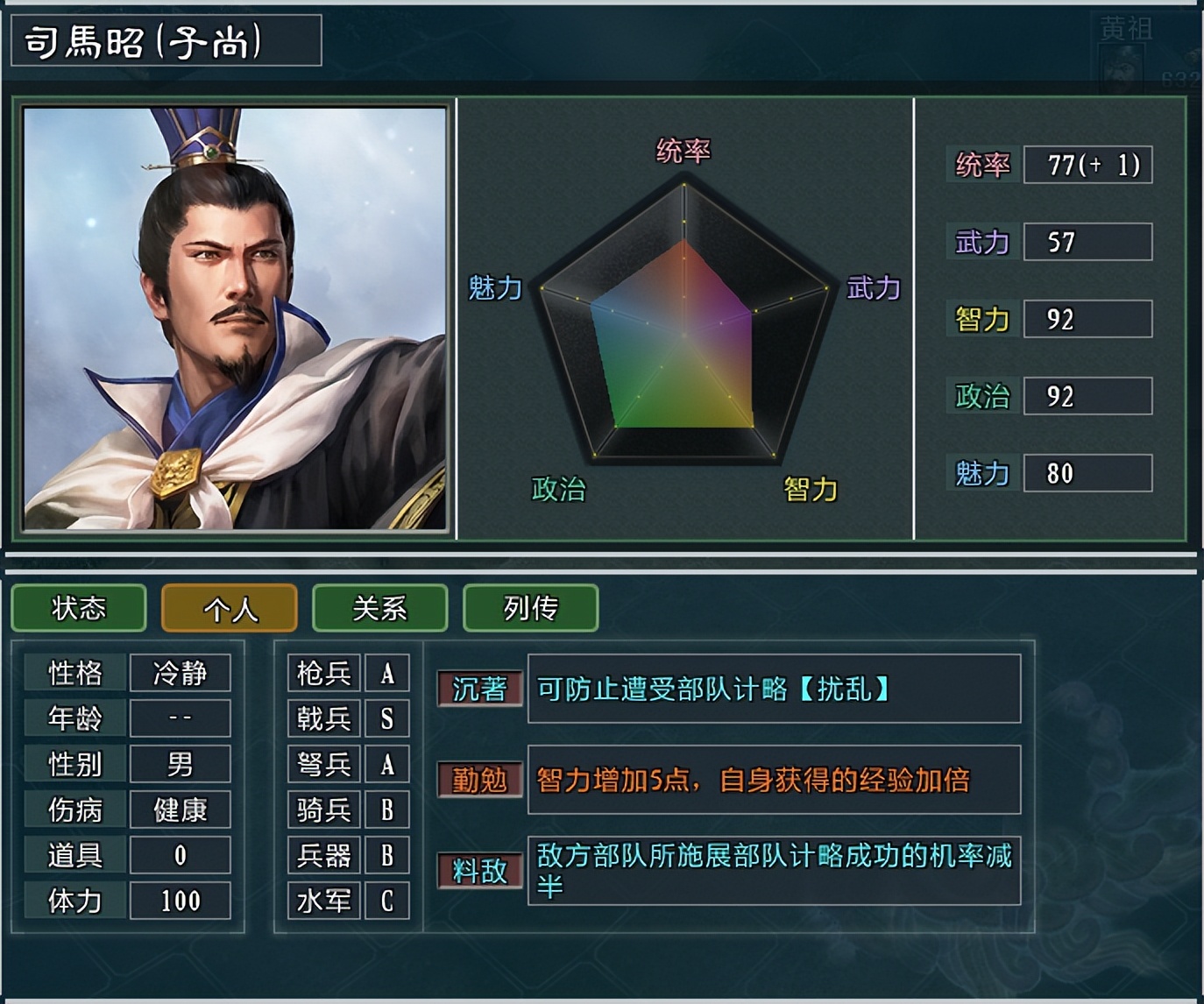Image resolution: width=1204 pixels, height=1004 pixels.
Task: Open the 关系 tab
Action: point(379,608)
